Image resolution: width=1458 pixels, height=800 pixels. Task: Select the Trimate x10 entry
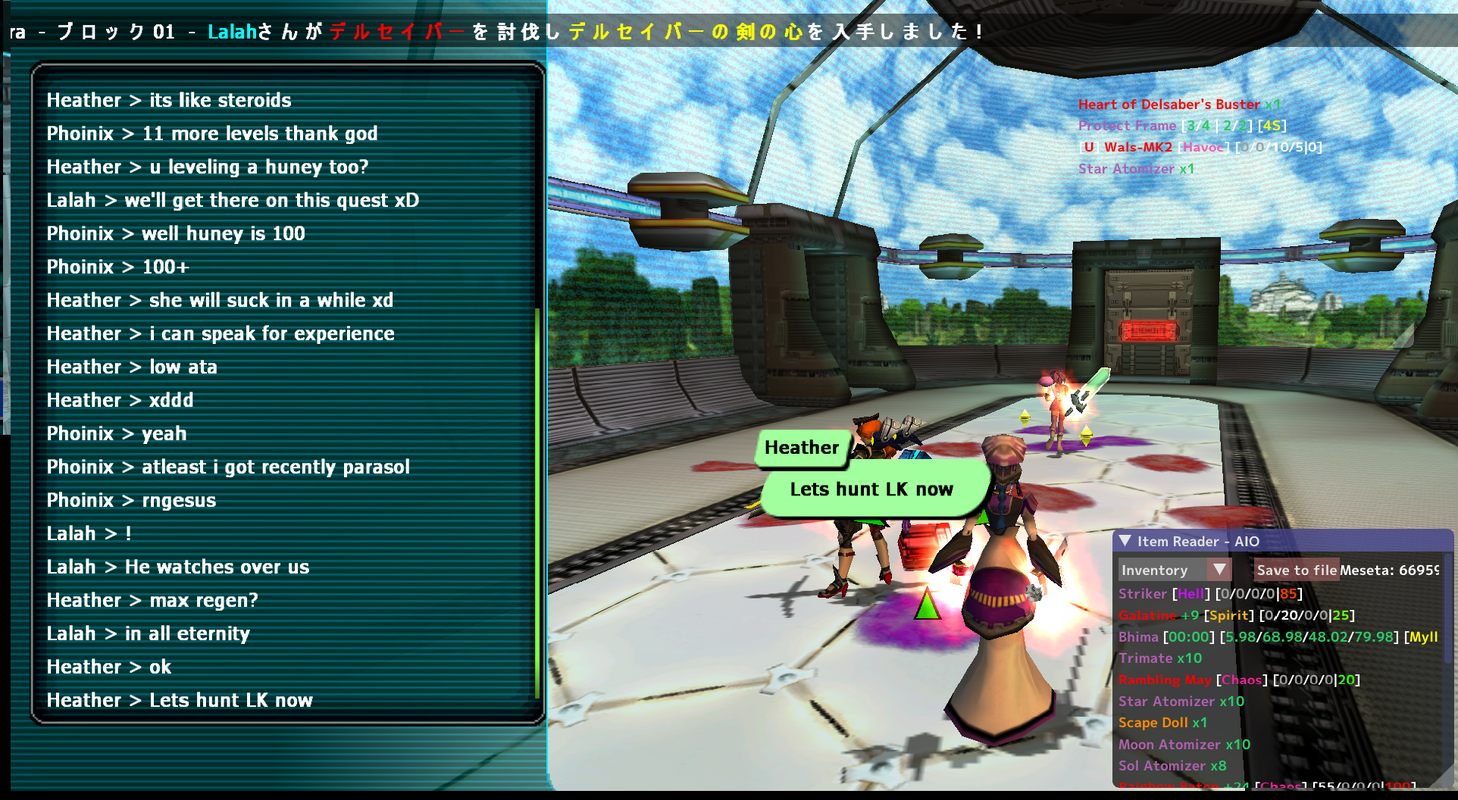(1159, 658)
